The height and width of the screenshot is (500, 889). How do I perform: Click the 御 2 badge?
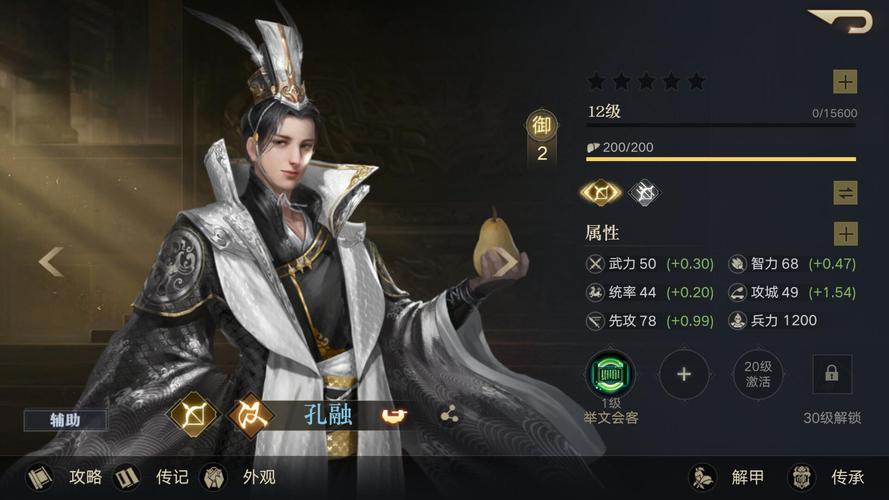541,138
